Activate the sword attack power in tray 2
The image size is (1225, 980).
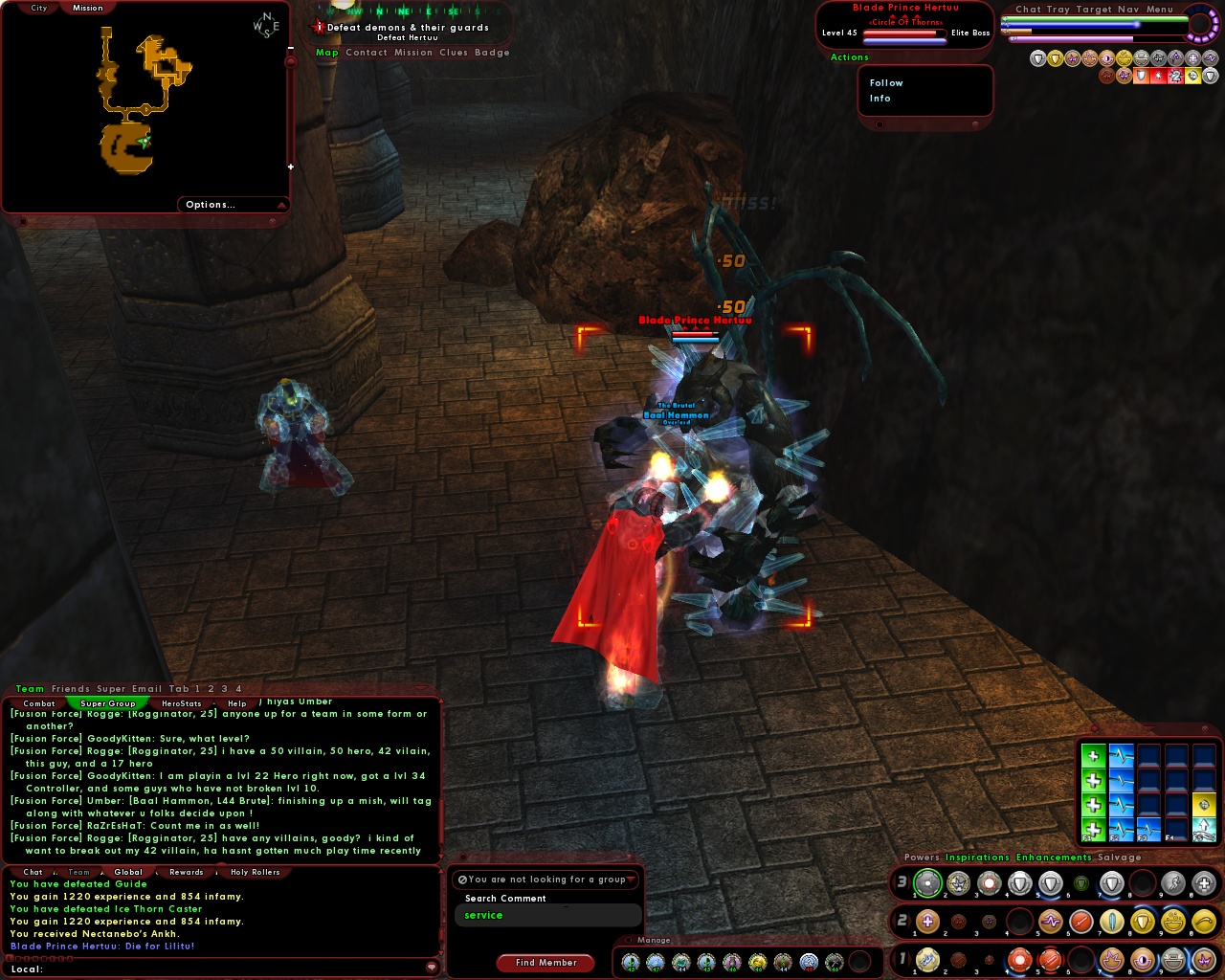pyautogui.click(x=1080, y=922)
